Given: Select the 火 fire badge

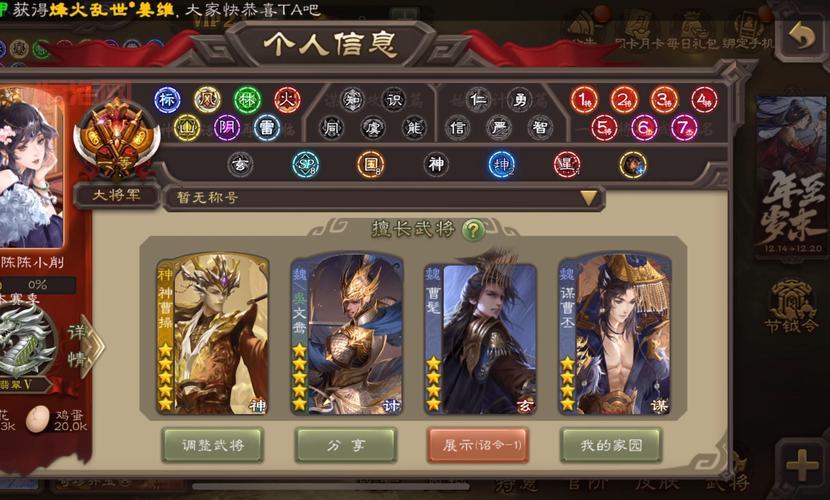Looking at the screenshot, I should (288, 99).
